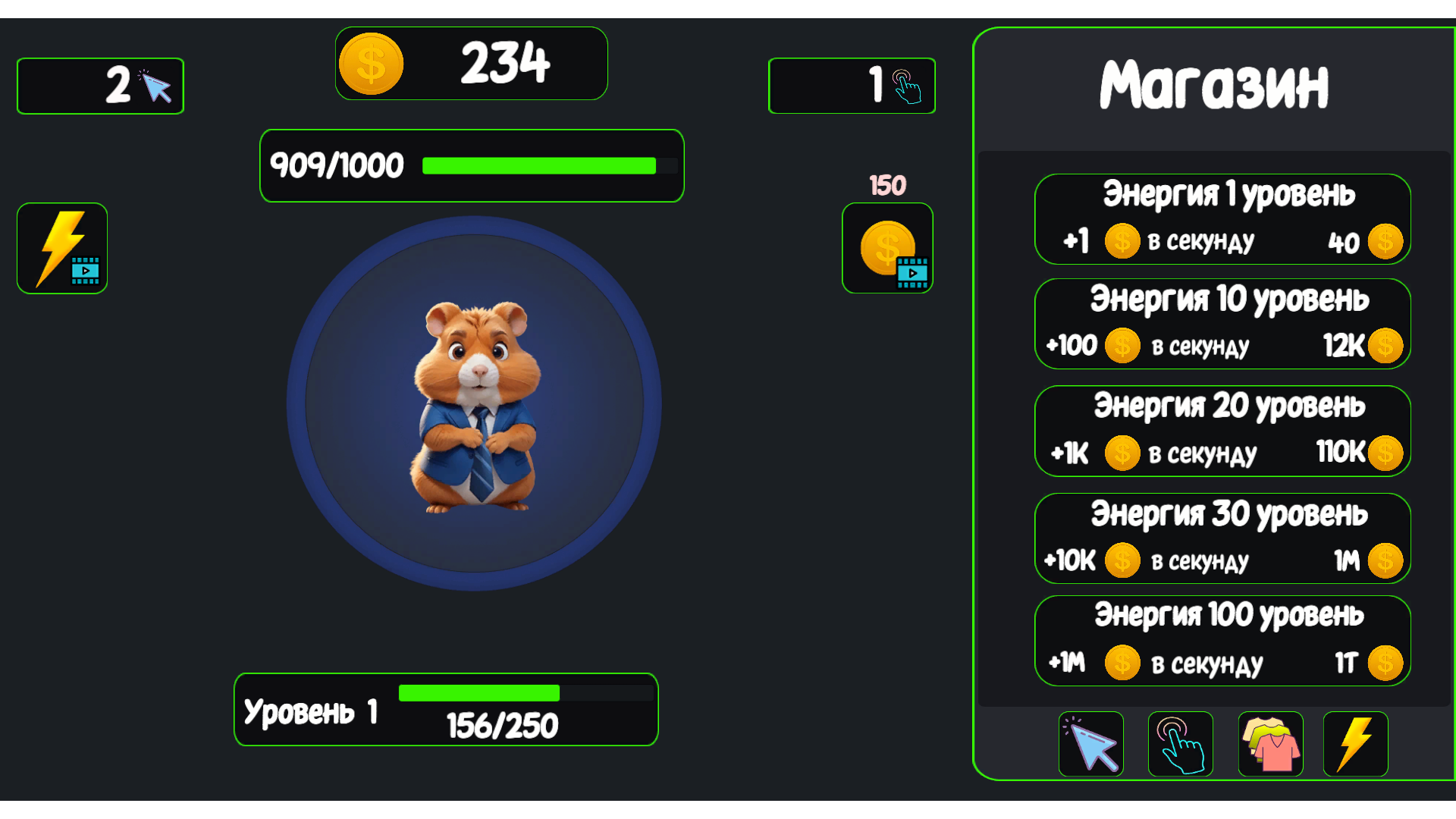The image size is (1456, 819).
Task: Select the Энергия 30 уровень shop item
Action: pyautogui.click(x=1222, y=538)
